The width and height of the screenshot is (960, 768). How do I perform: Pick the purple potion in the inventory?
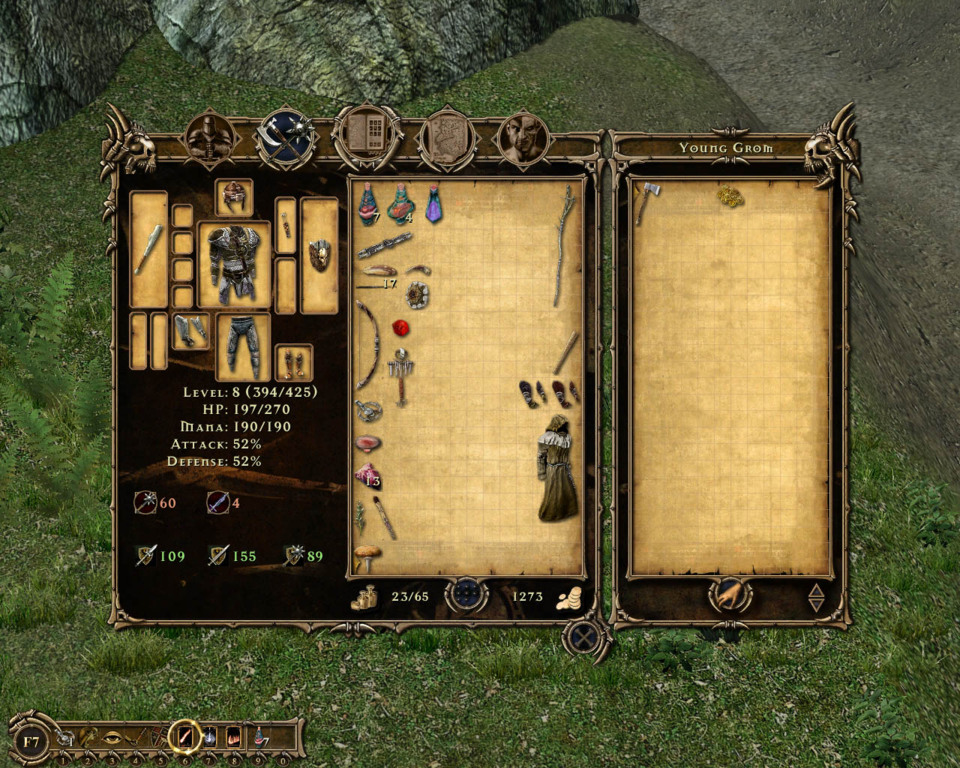pyautogui.click(x=434, y=204)
